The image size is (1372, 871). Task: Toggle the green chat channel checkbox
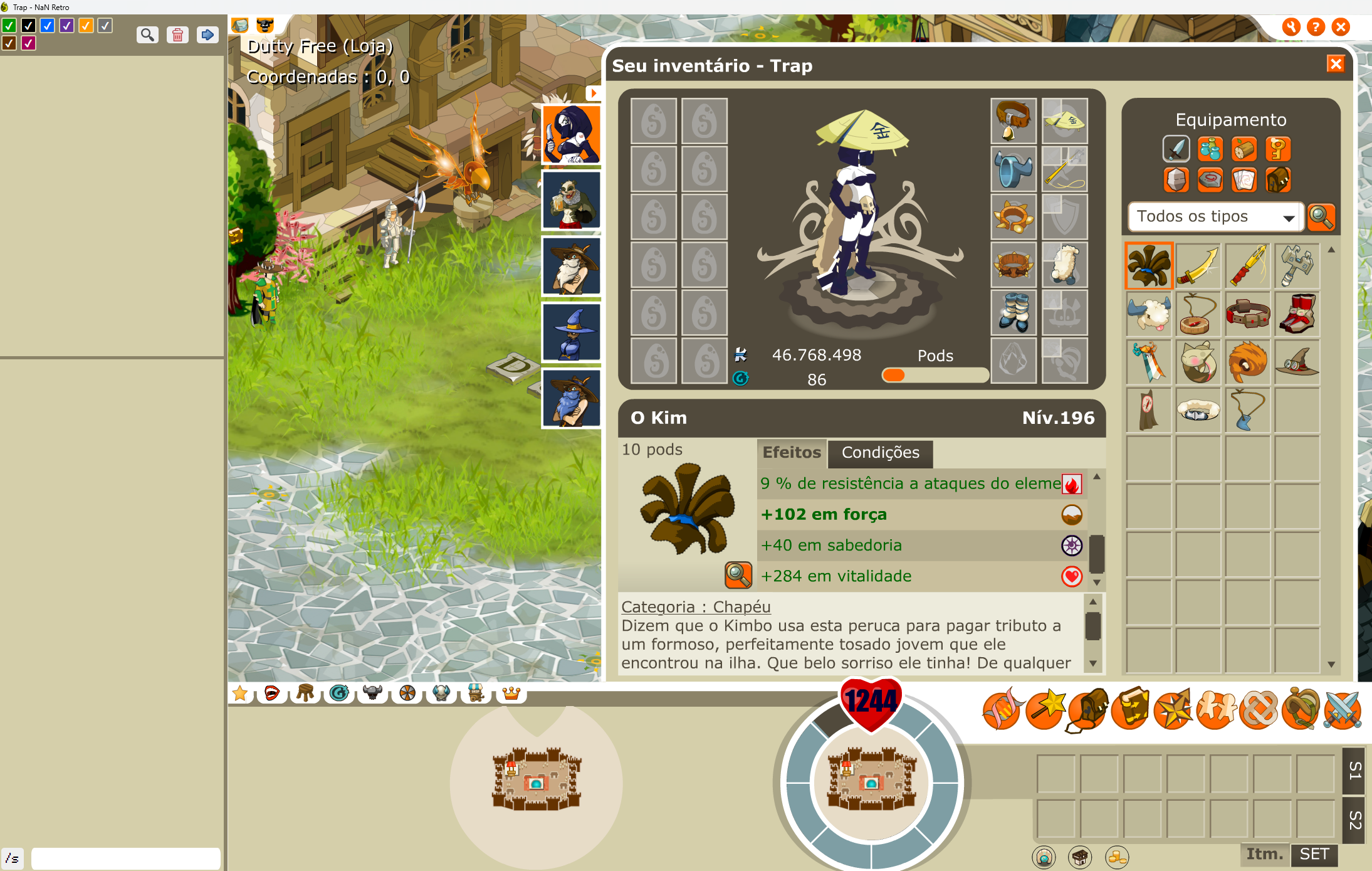9,26
